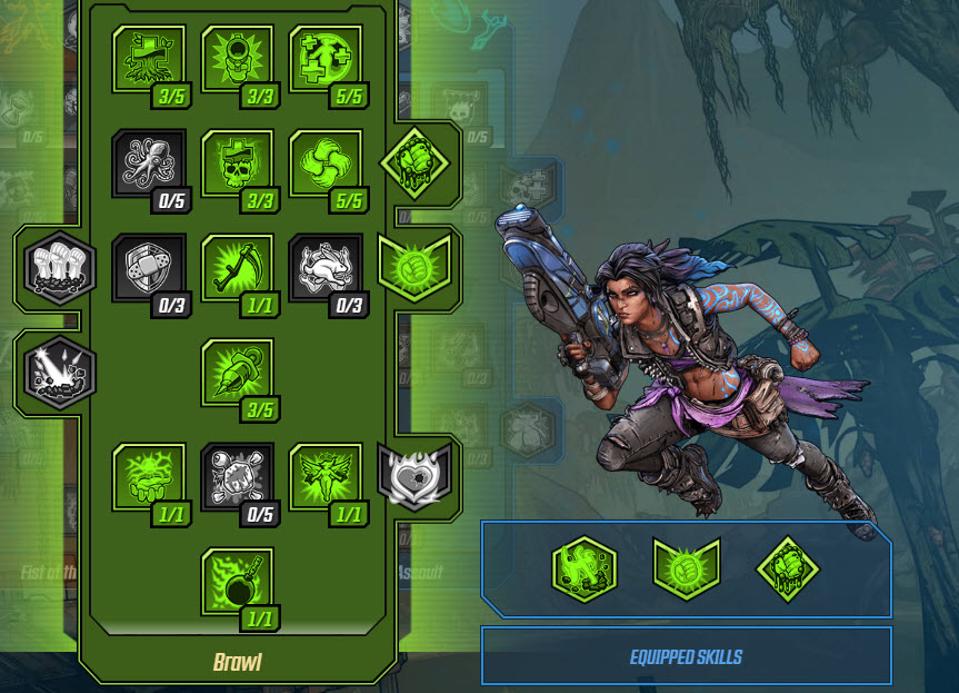This screenshot has width=959, height=693.
Task: Click the hexagon skill in Equipped Skills panel
Action: pos(585,569)
